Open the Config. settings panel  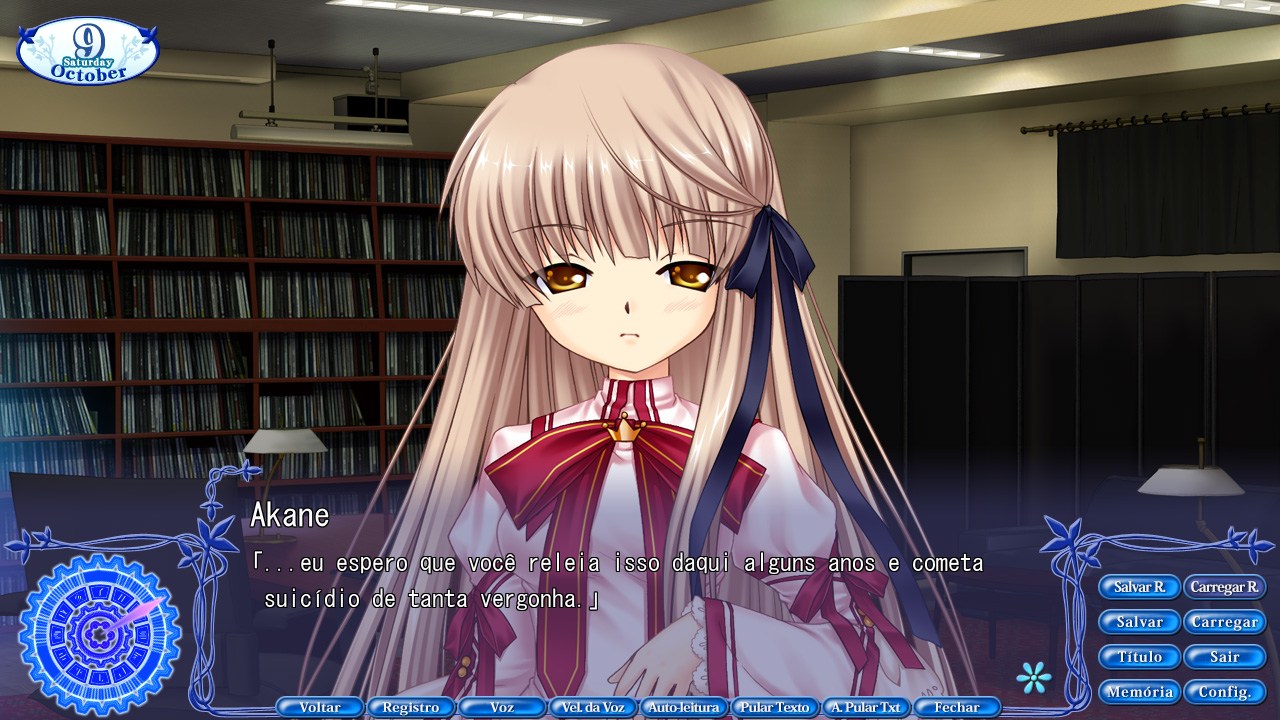click(x=1224, y=691)
